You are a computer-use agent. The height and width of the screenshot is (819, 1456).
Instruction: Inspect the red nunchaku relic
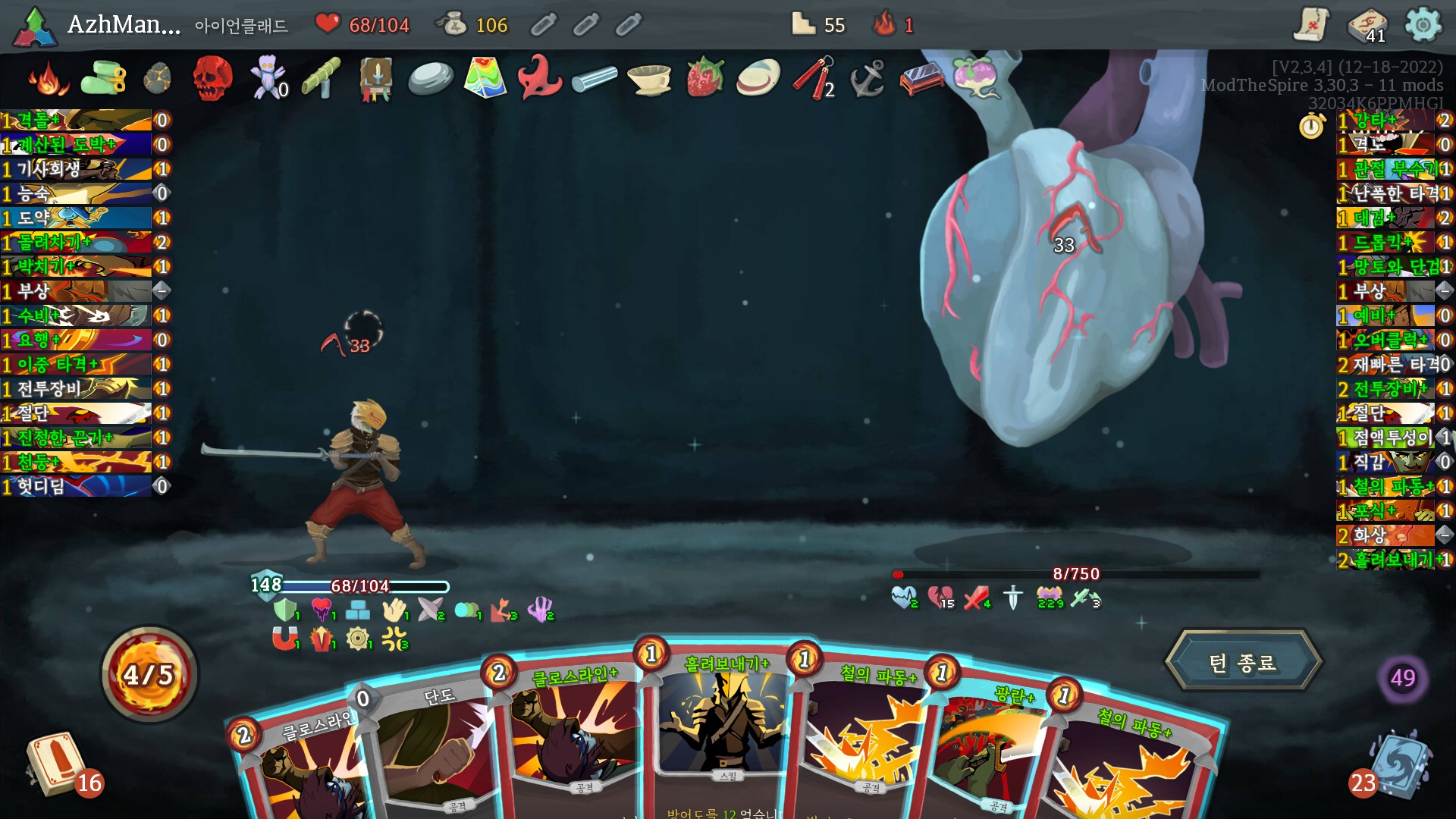813,77
